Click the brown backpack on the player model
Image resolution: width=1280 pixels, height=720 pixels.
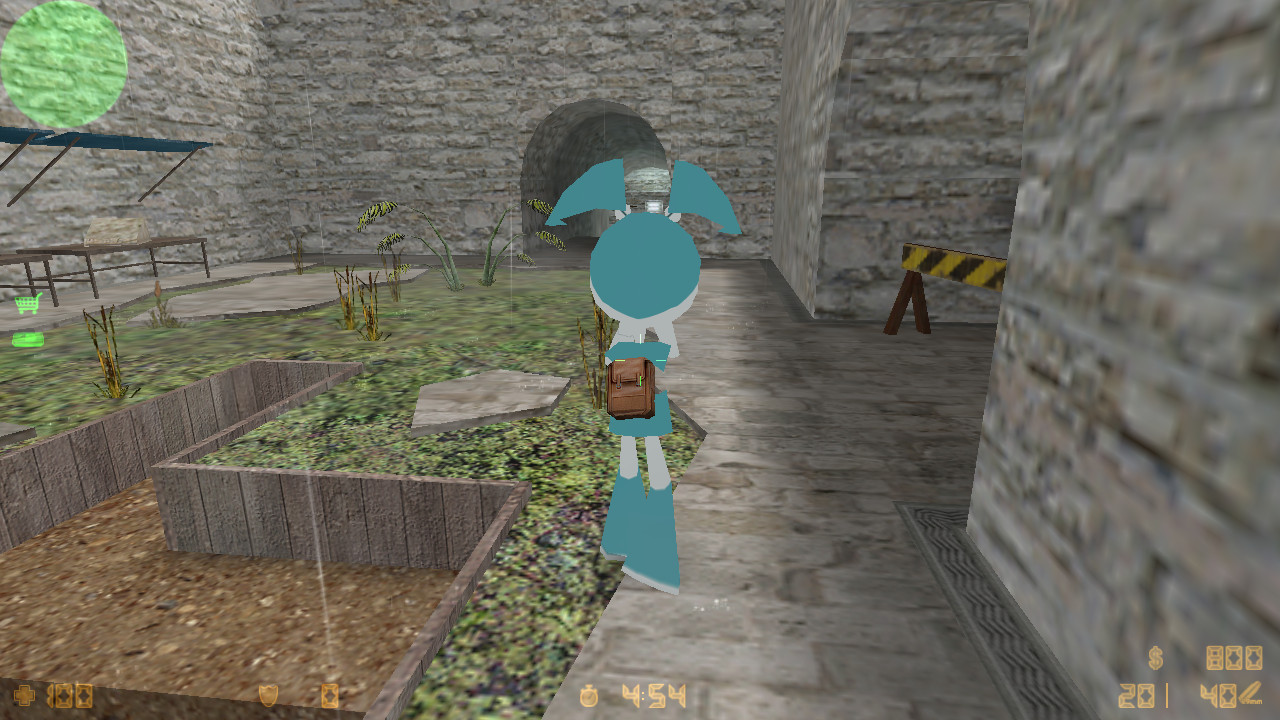coord(631,388)
